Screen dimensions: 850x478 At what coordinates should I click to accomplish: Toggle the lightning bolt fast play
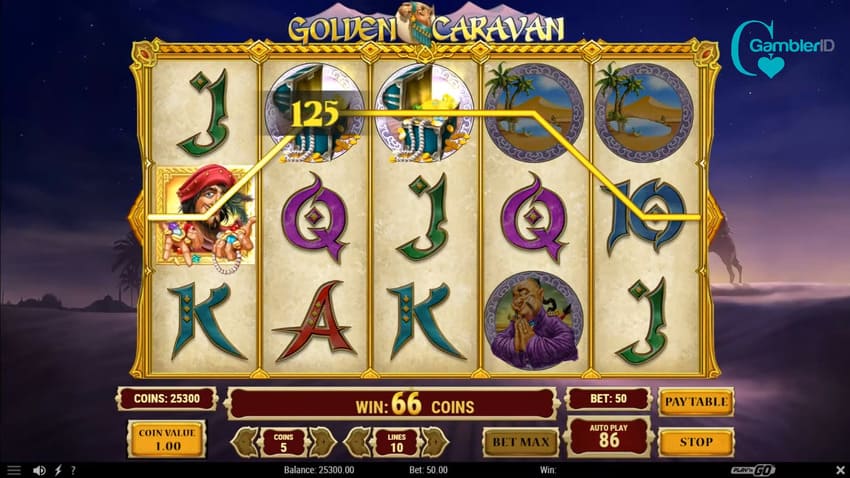coord(58,469)
